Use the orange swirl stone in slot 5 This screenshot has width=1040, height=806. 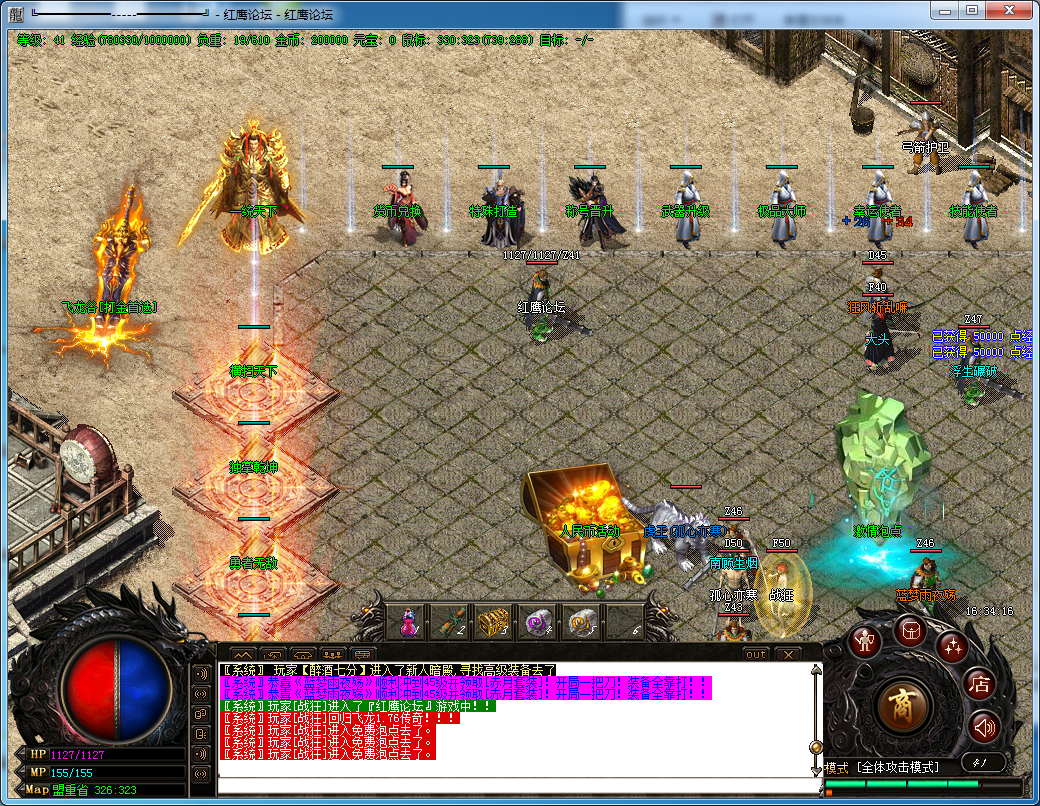click(581, 623)
